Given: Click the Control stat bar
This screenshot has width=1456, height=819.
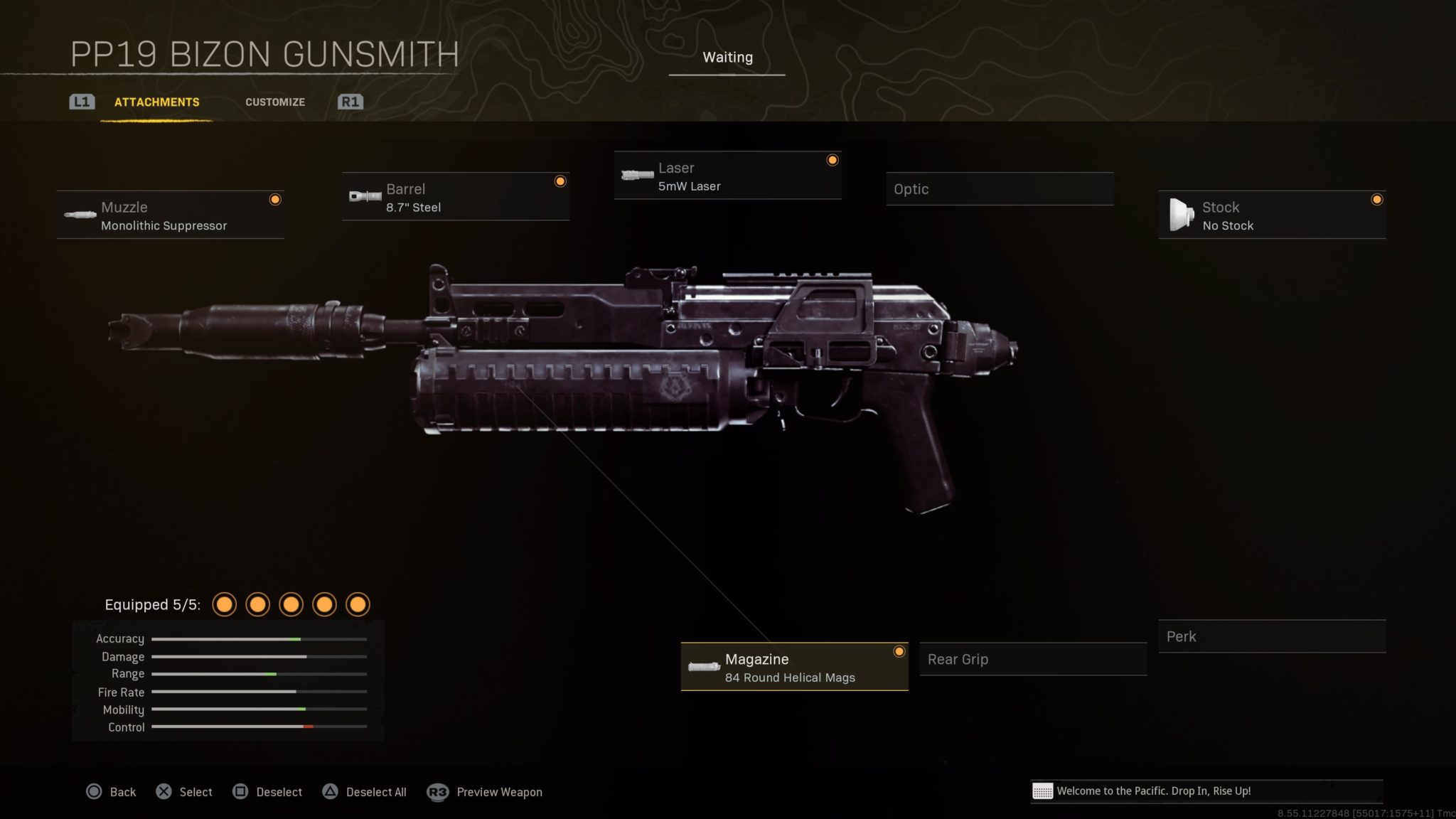Looking at the screenshot, I should pos(259,727).
